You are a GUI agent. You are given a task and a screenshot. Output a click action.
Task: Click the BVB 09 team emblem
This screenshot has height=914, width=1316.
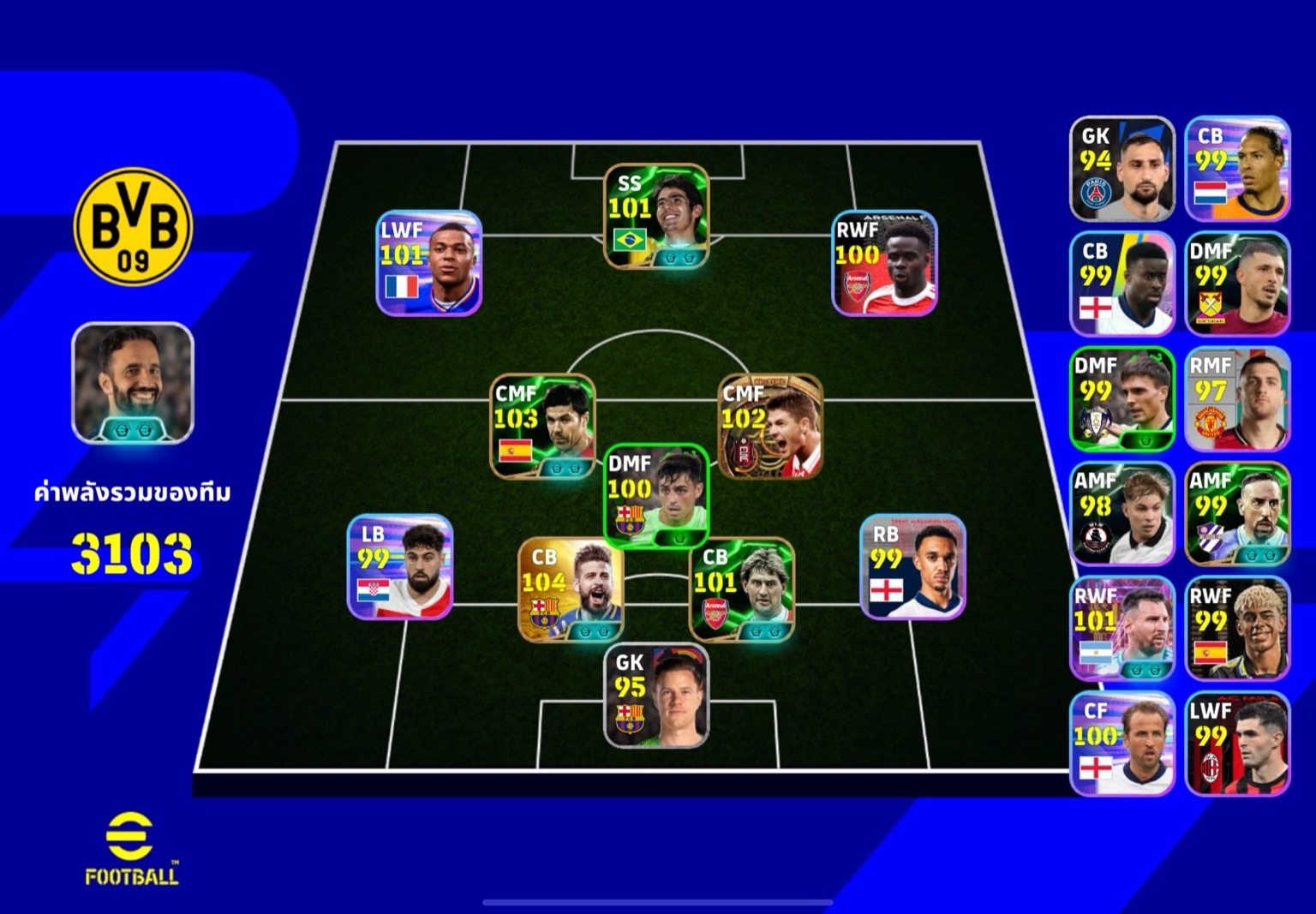click(x=133, y=226)
